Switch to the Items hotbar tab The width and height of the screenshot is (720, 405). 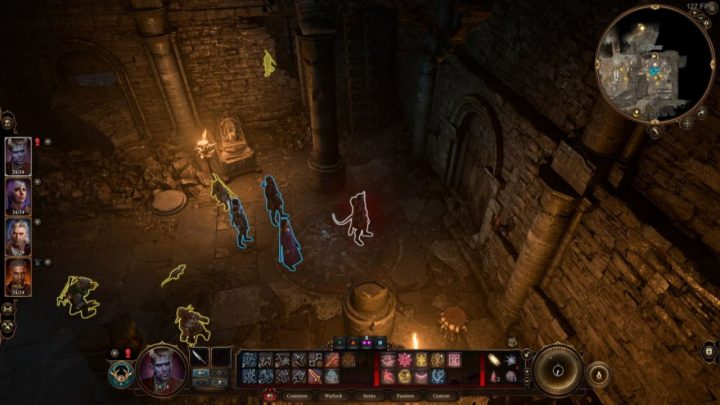coord(369,395)
